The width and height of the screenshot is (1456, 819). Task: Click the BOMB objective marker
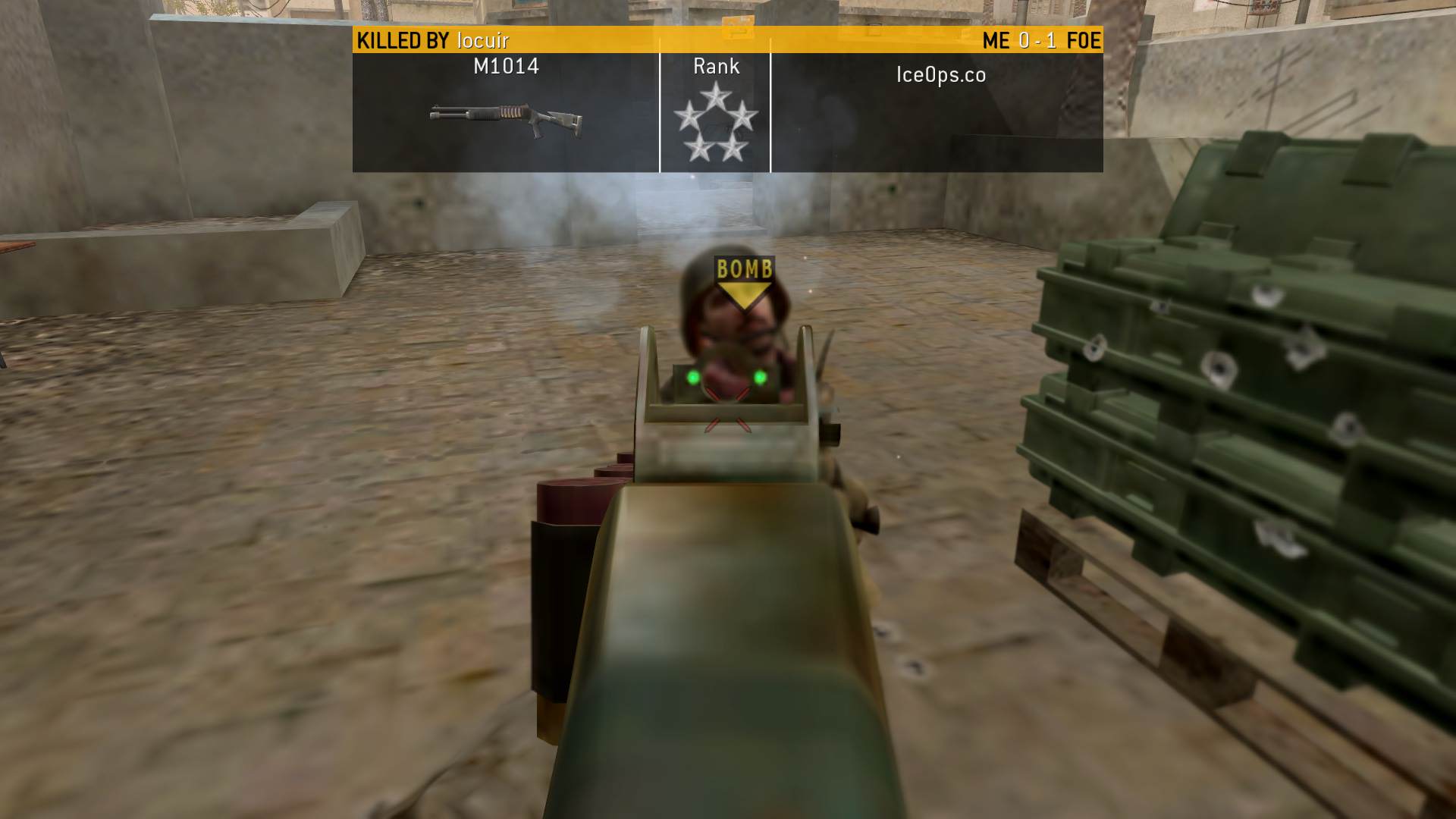pyautogui.click(x=744, y=282)
